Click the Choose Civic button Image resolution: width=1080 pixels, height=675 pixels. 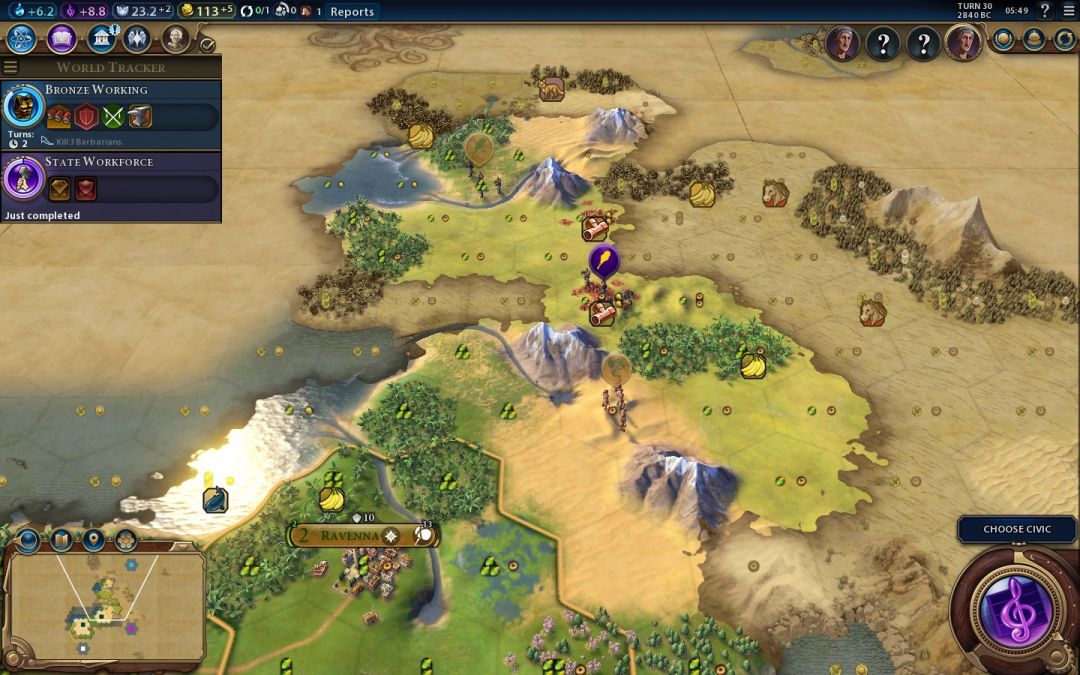click(1017, 529)
